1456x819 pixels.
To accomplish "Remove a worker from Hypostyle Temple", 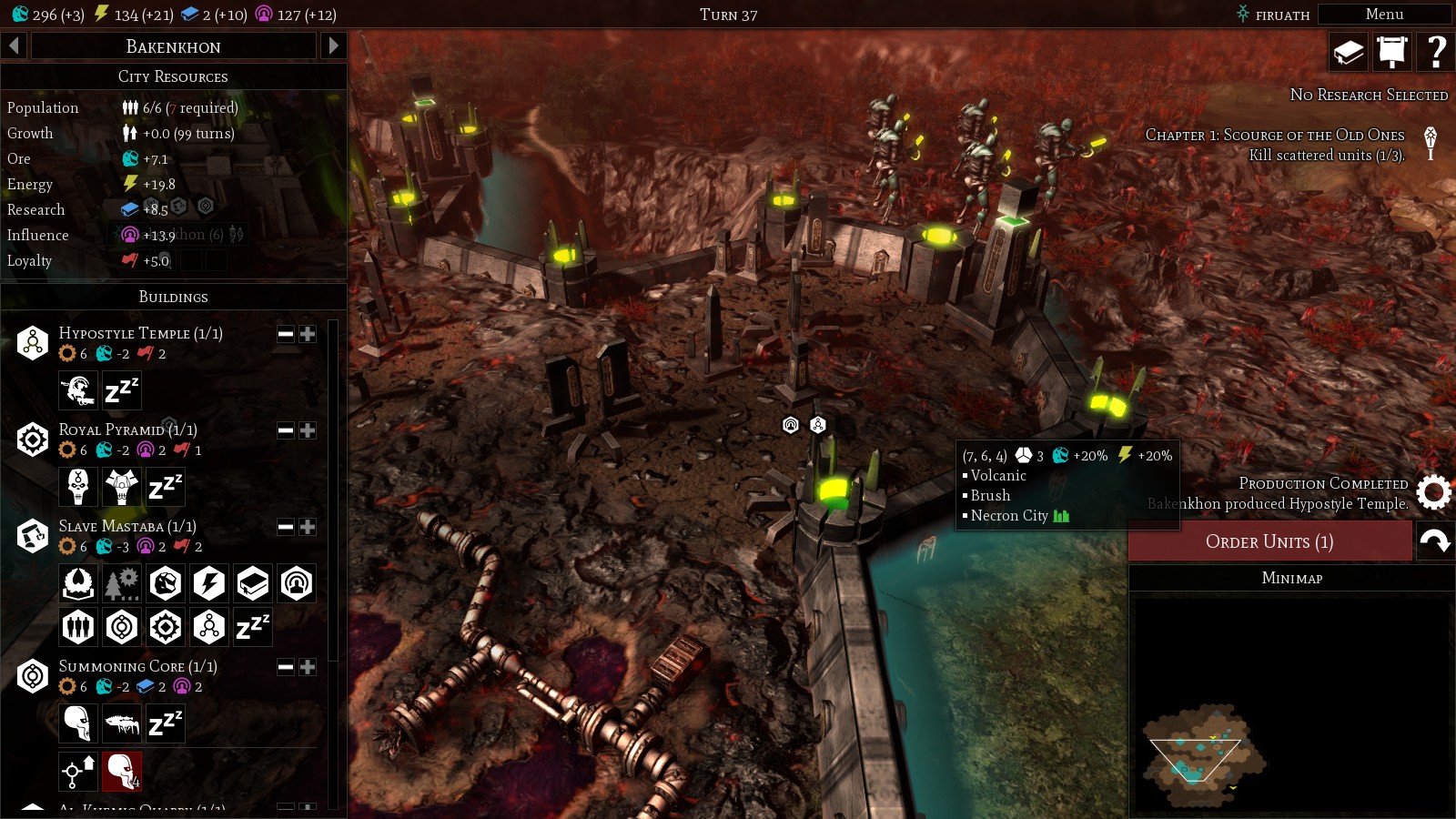I will coord(286,334).
